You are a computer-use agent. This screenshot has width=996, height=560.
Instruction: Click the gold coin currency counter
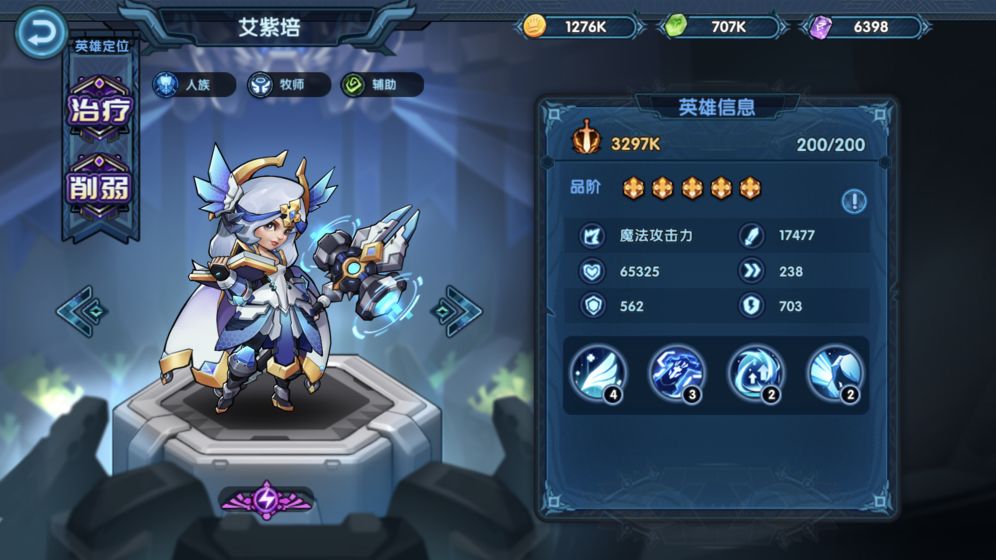coord(578,27)
